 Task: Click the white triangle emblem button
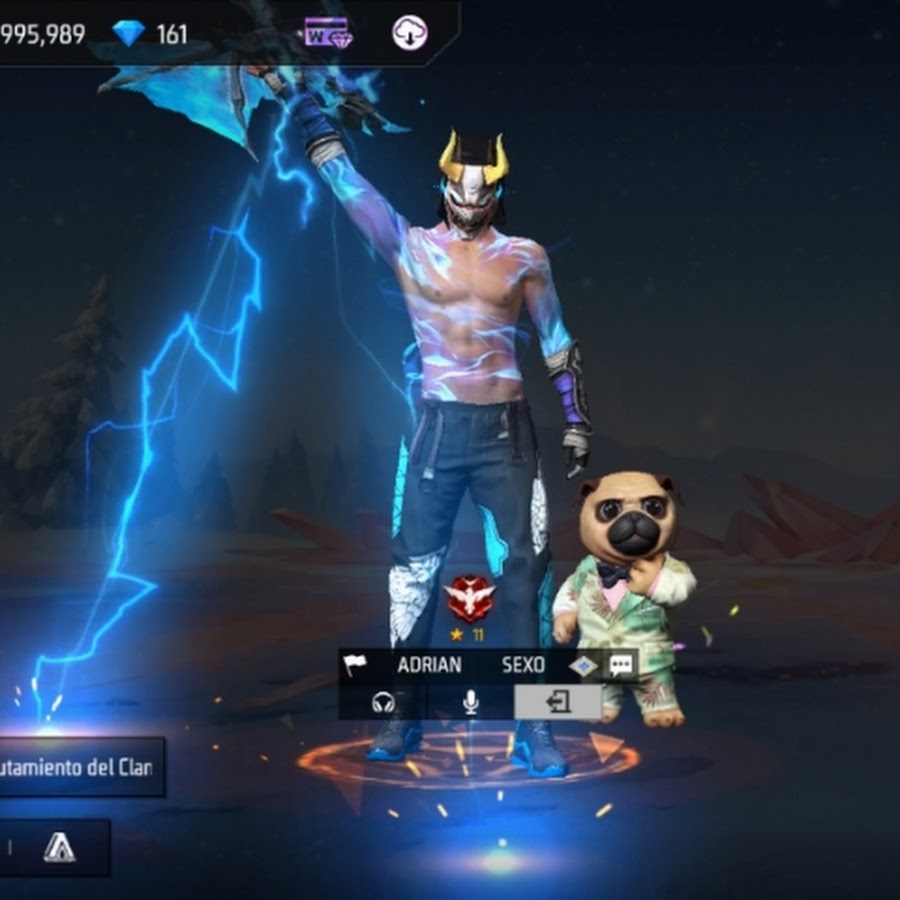[x=59, y=848]
